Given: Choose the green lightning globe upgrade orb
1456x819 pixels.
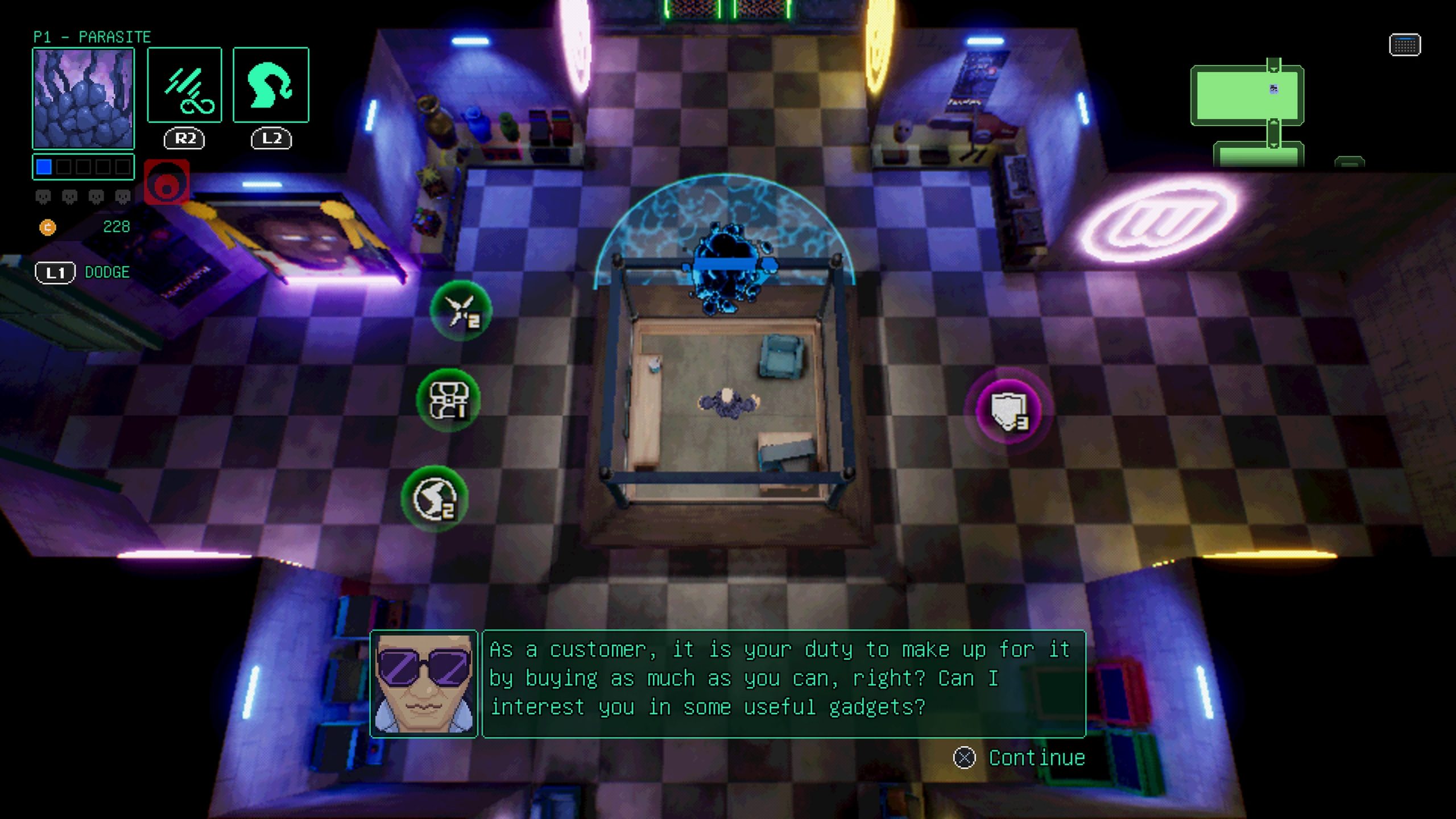Looking at the screenshot, I should (435, 499).
